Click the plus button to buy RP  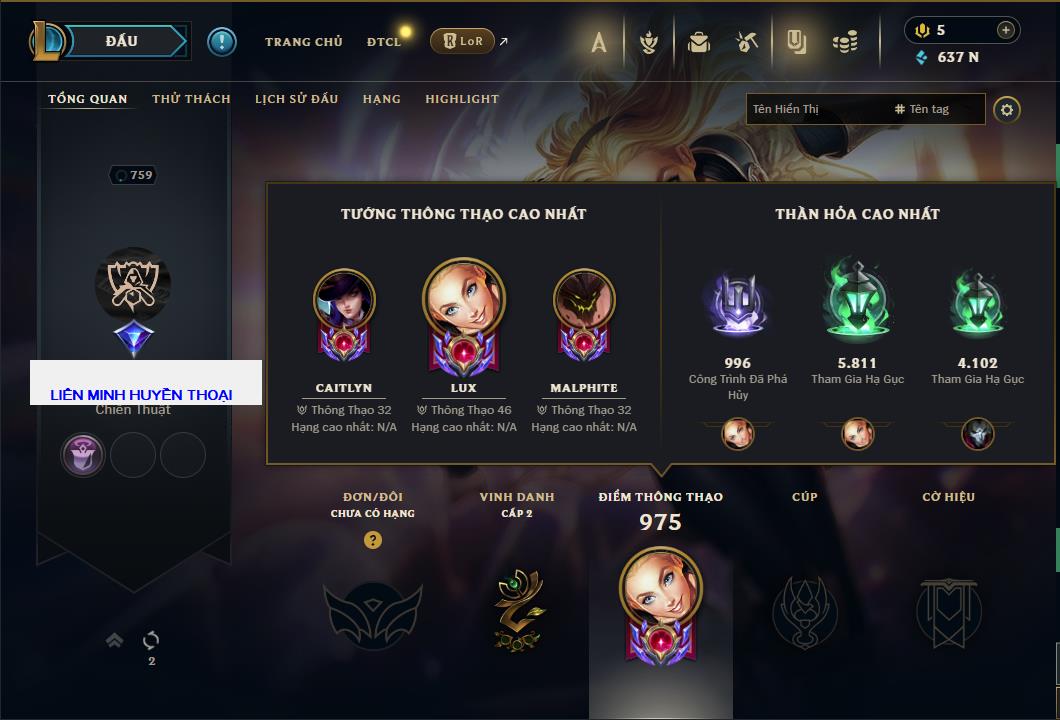click(1005, 30)
